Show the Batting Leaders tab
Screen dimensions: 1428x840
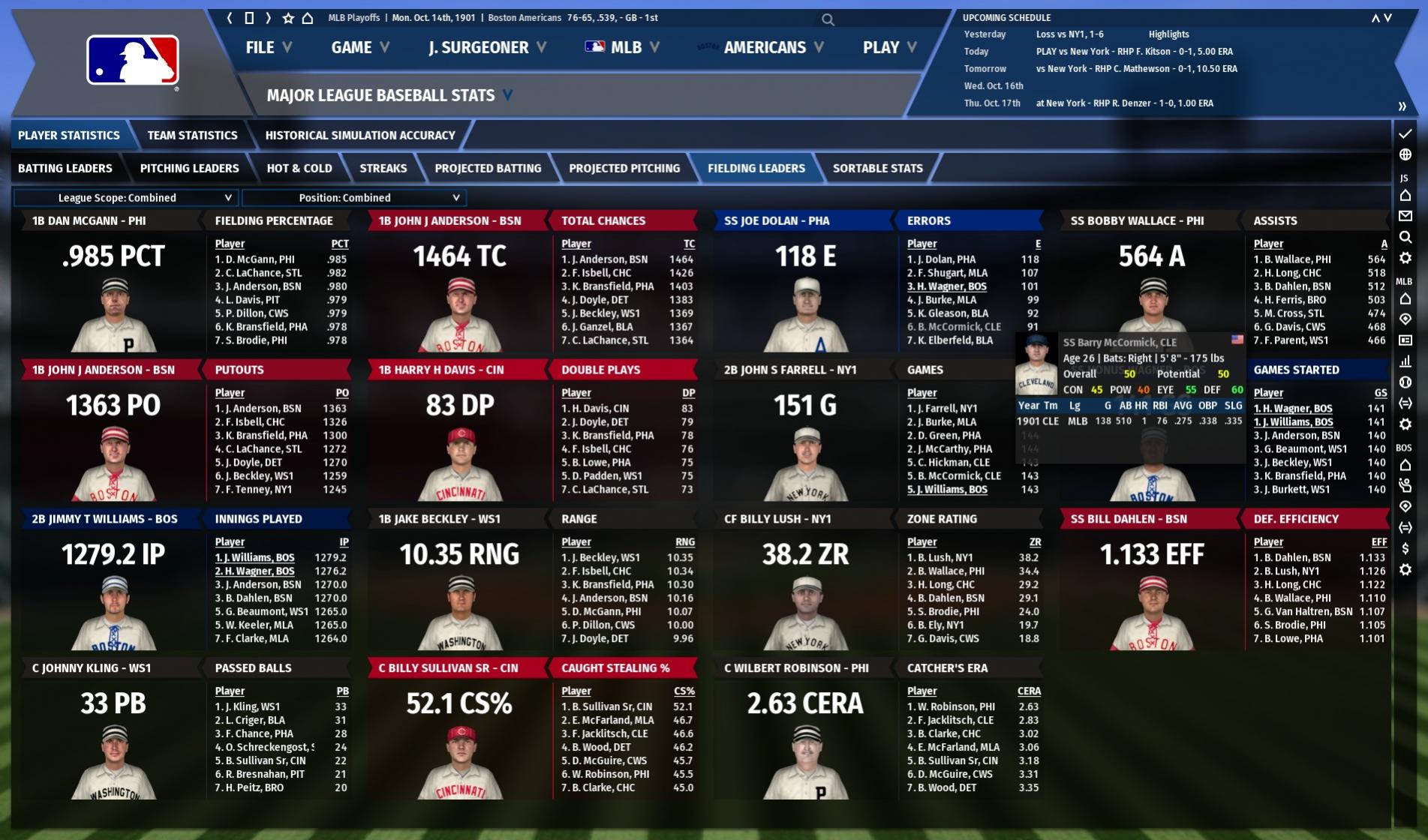[x=65, y=169]
